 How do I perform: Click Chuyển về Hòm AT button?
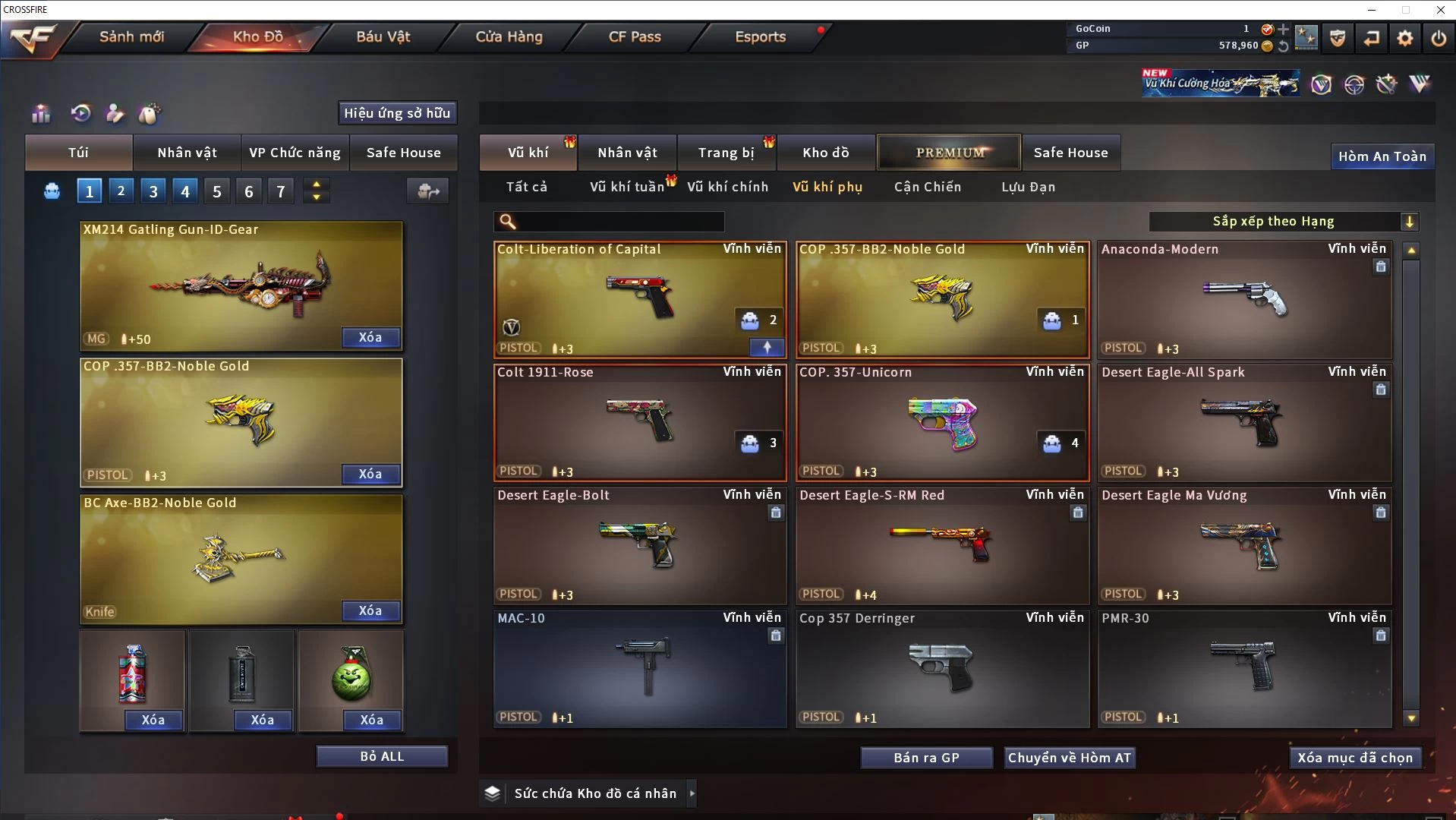(1070, 758)
